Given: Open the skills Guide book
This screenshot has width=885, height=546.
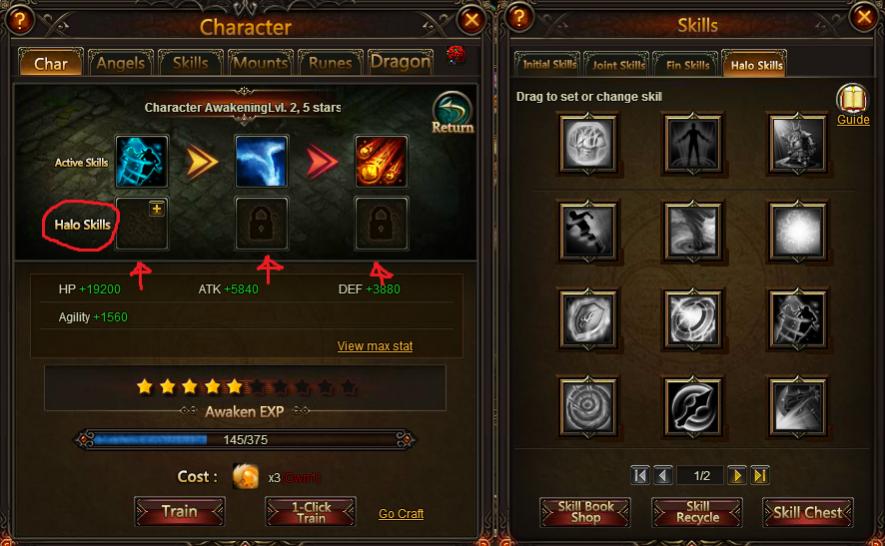Looking at the screenshot, I should pyautogui.click(x=852, y=103).
